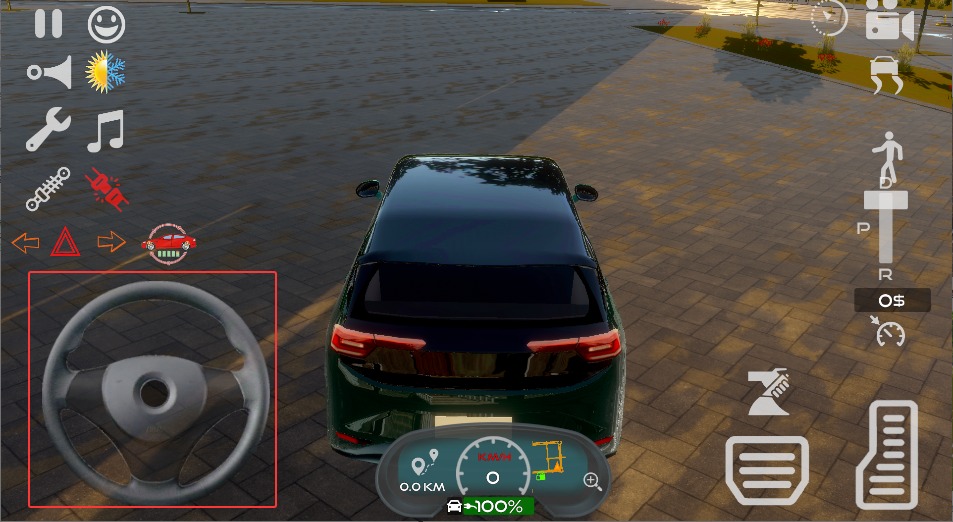Turn on the left turn signal
The height and width of the screenshot is (522, 953).
(x=25, y=242)
